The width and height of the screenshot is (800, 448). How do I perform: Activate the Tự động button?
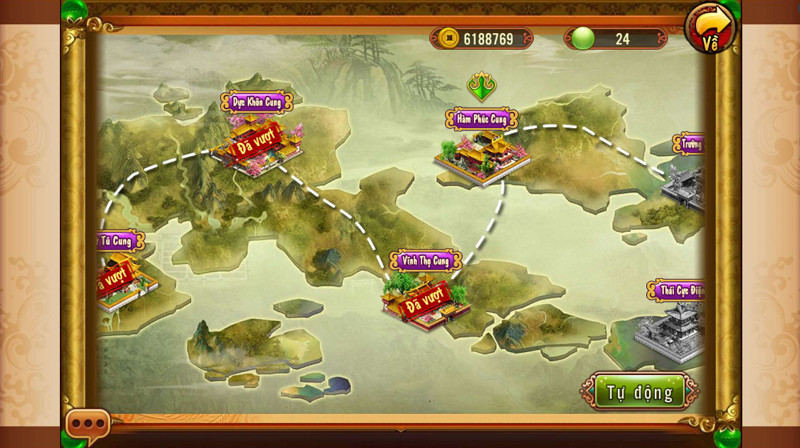click(639, 392)
